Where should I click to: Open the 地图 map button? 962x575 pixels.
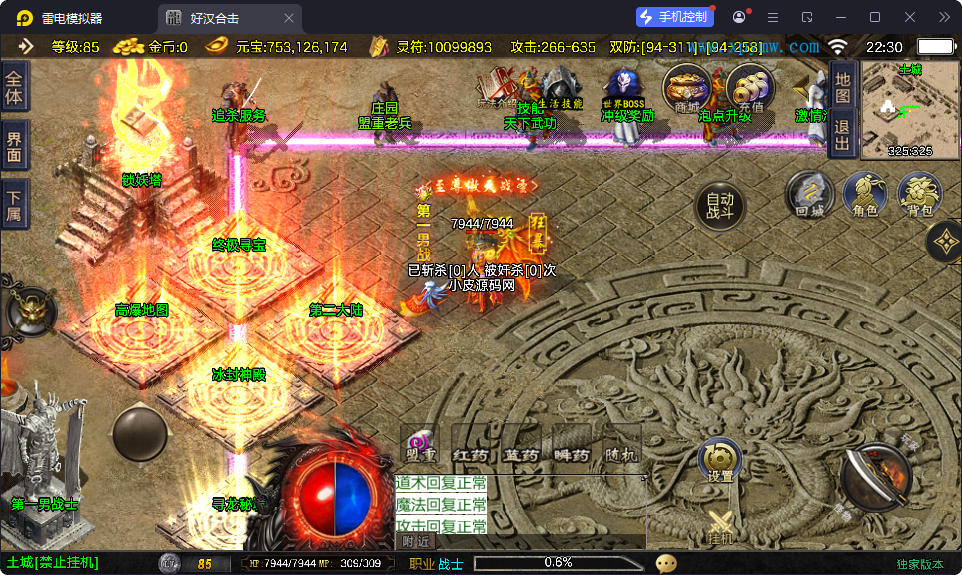click(842, 86)
